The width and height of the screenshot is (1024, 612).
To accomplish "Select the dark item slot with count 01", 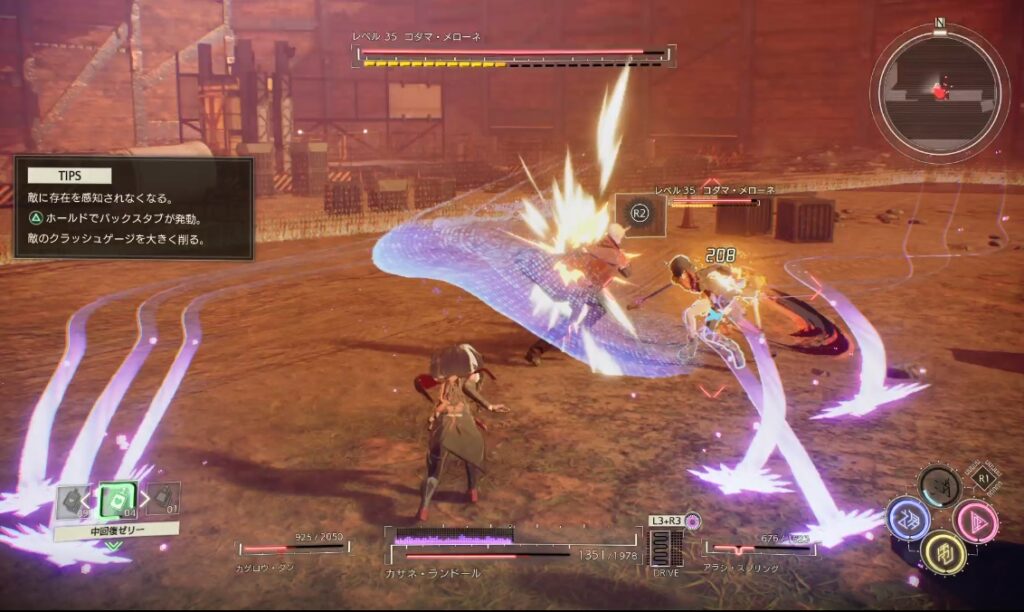I will click(x=164, y=498).
